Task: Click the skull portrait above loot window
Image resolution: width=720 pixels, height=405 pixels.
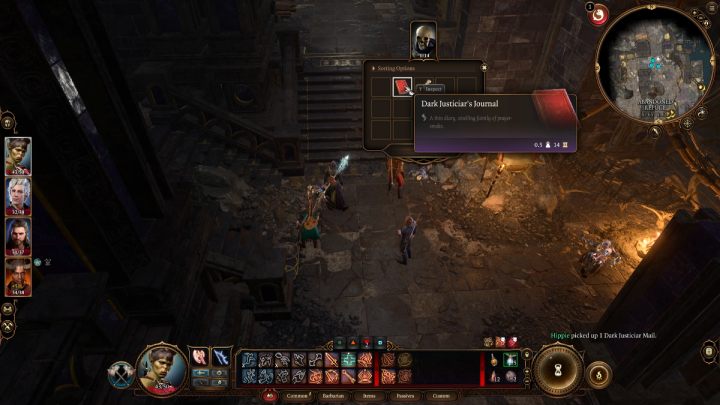Action: (423, 40)
